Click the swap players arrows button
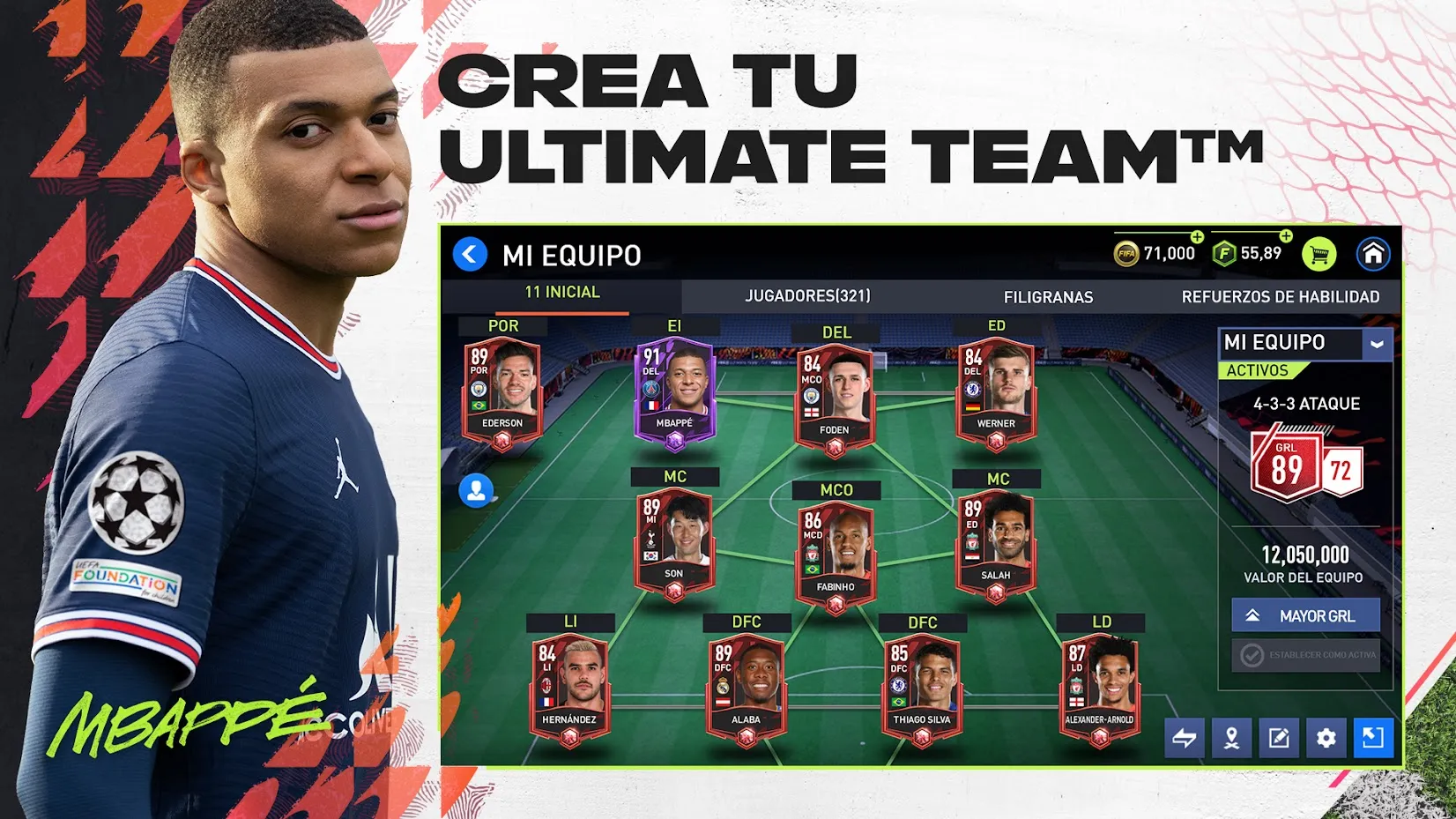Screen dimensions: 1456x819 tap(1185, 738)
